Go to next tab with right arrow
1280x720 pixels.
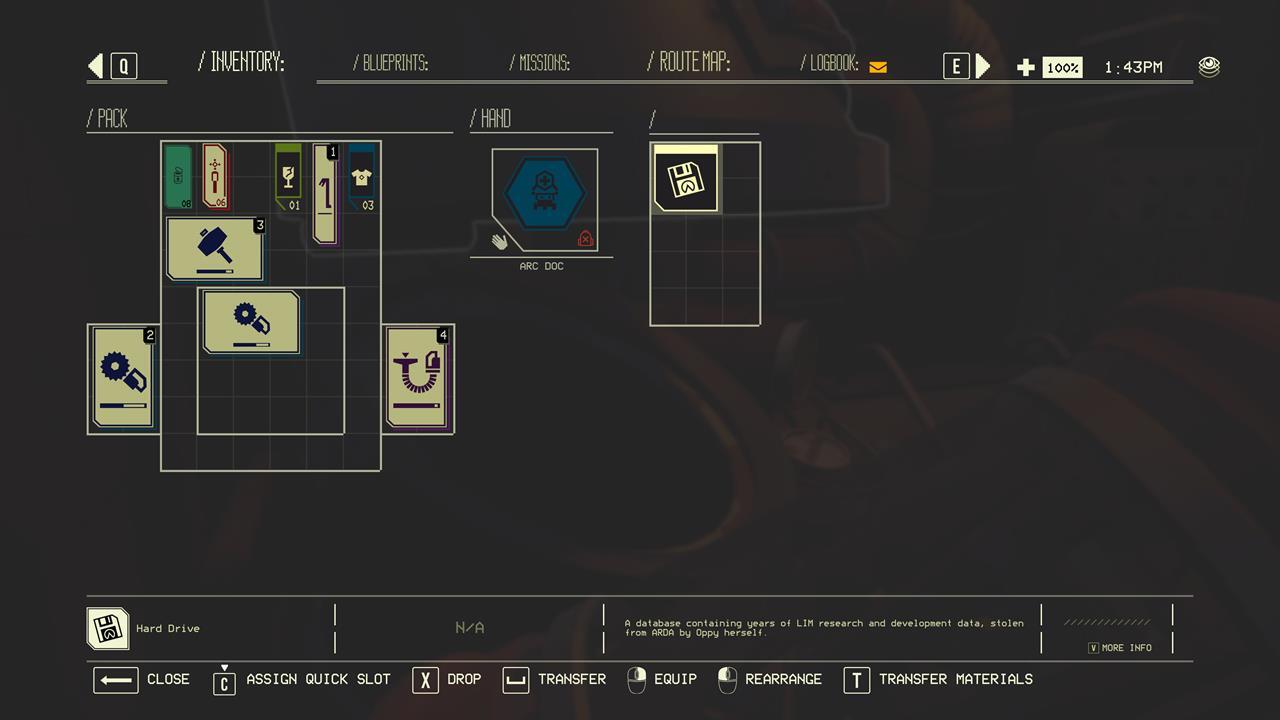click(x=983, y=66)
